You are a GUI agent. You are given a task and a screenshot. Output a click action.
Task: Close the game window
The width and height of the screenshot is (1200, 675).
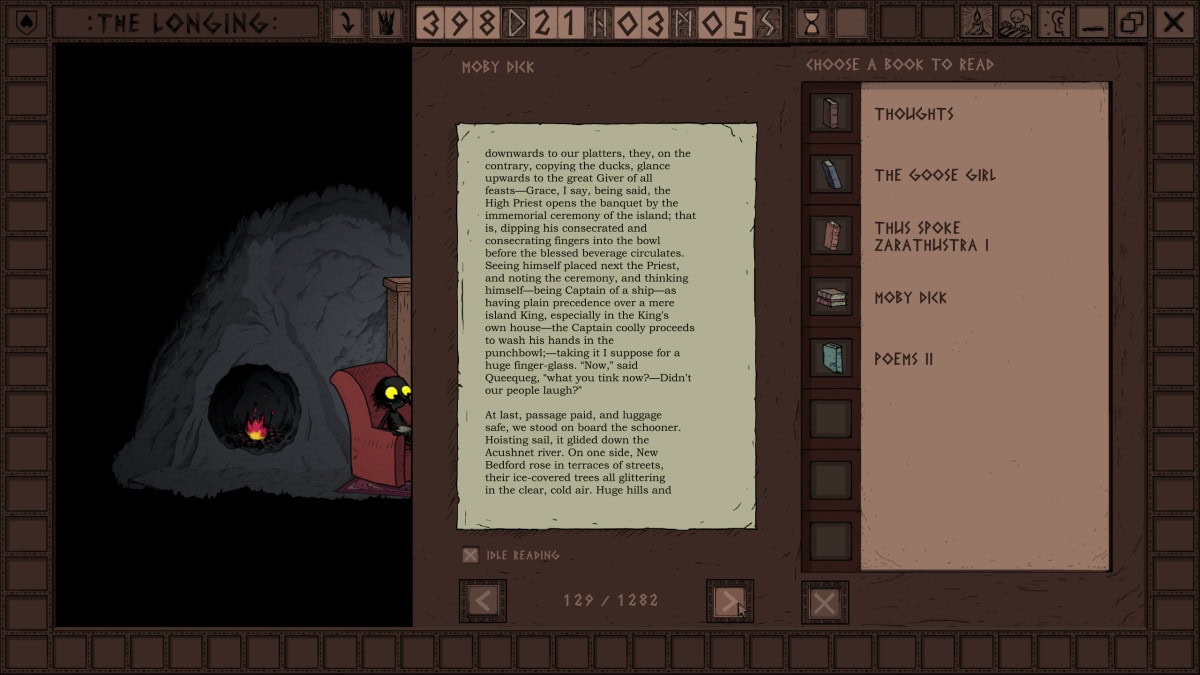1173,22
